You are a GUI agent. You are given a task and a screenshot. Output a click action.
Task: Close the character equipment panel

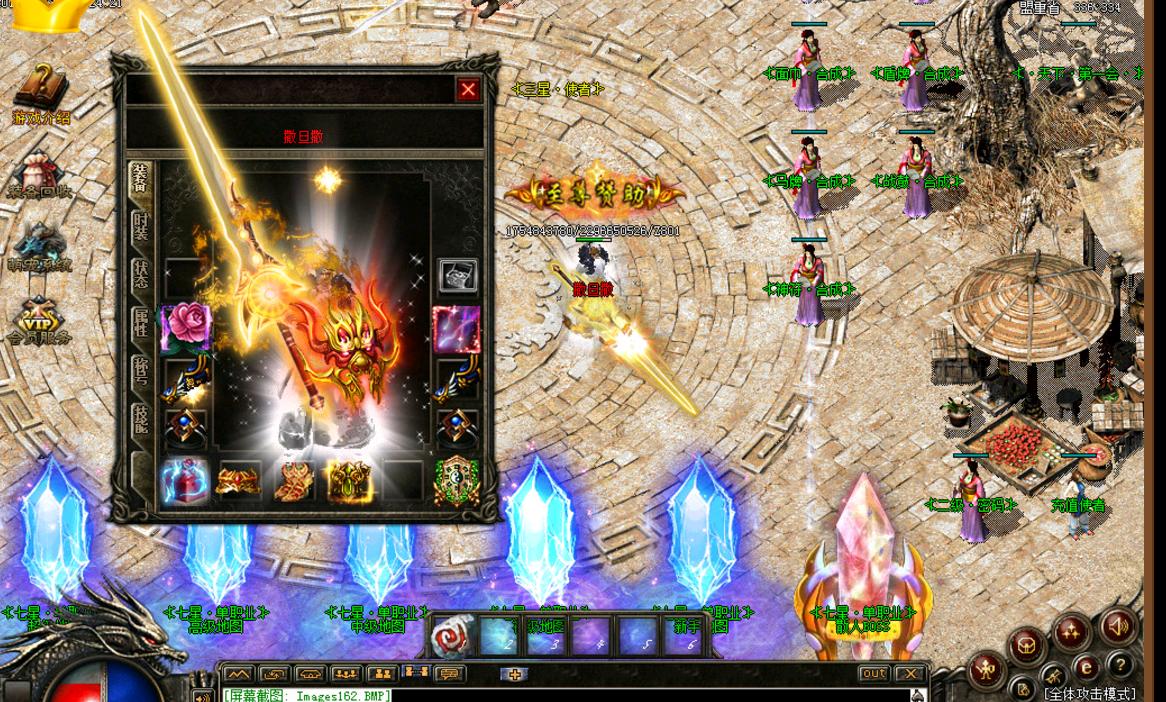468,90
